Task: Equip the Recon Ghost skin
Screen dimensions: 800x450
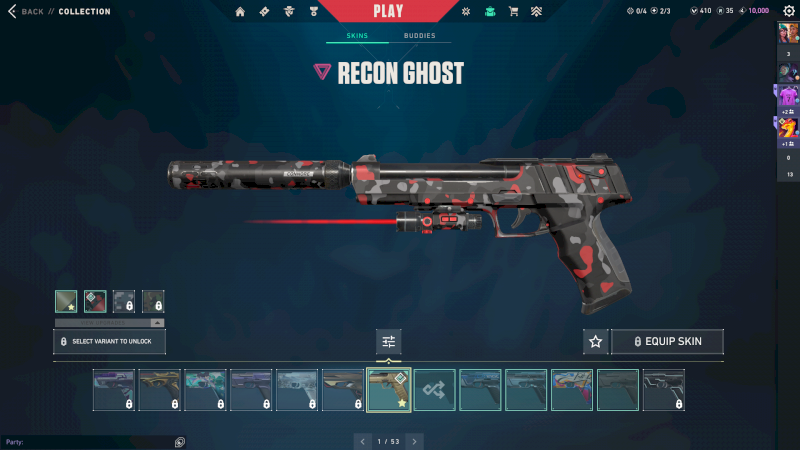Action: coord(667,342)
